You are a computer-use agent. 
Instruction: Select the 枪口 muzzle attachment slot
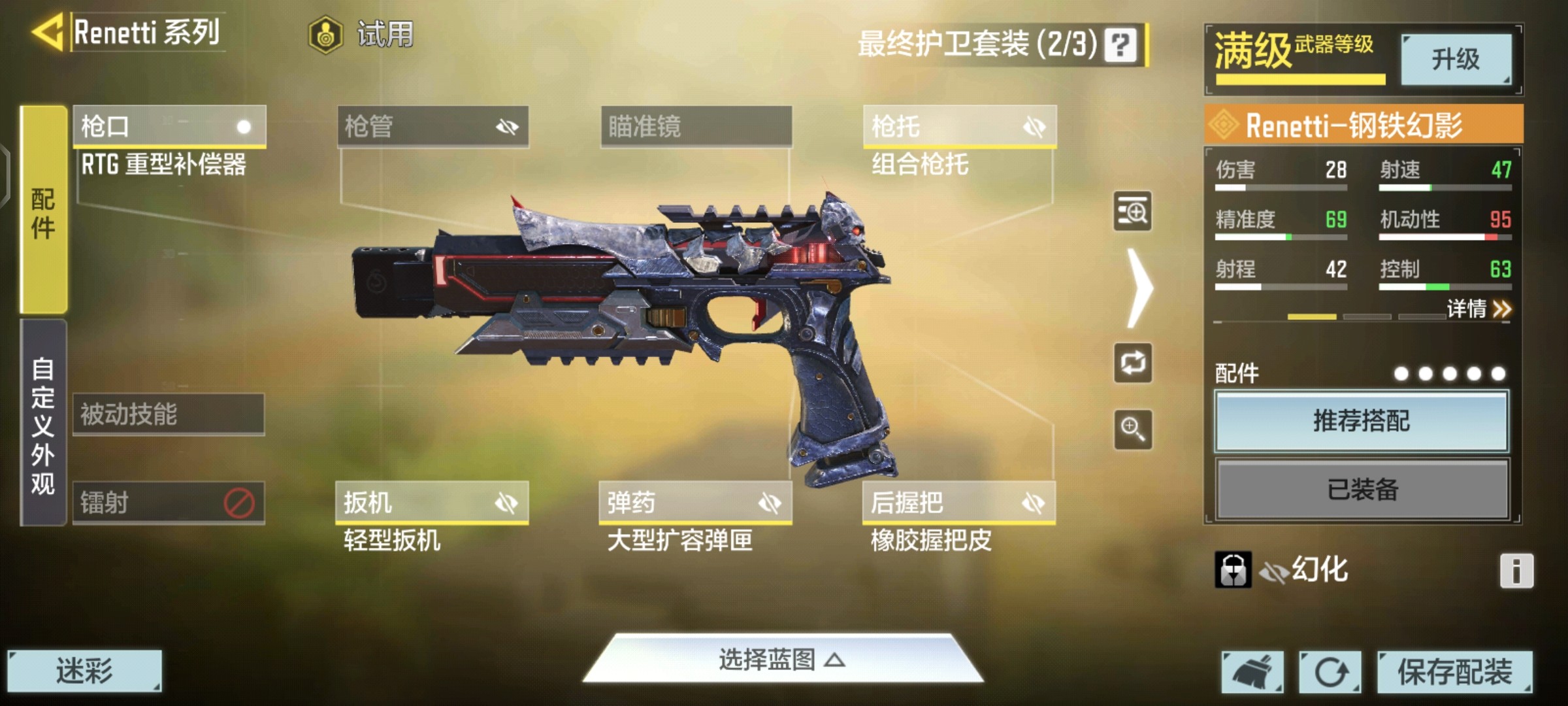point(169,126)
